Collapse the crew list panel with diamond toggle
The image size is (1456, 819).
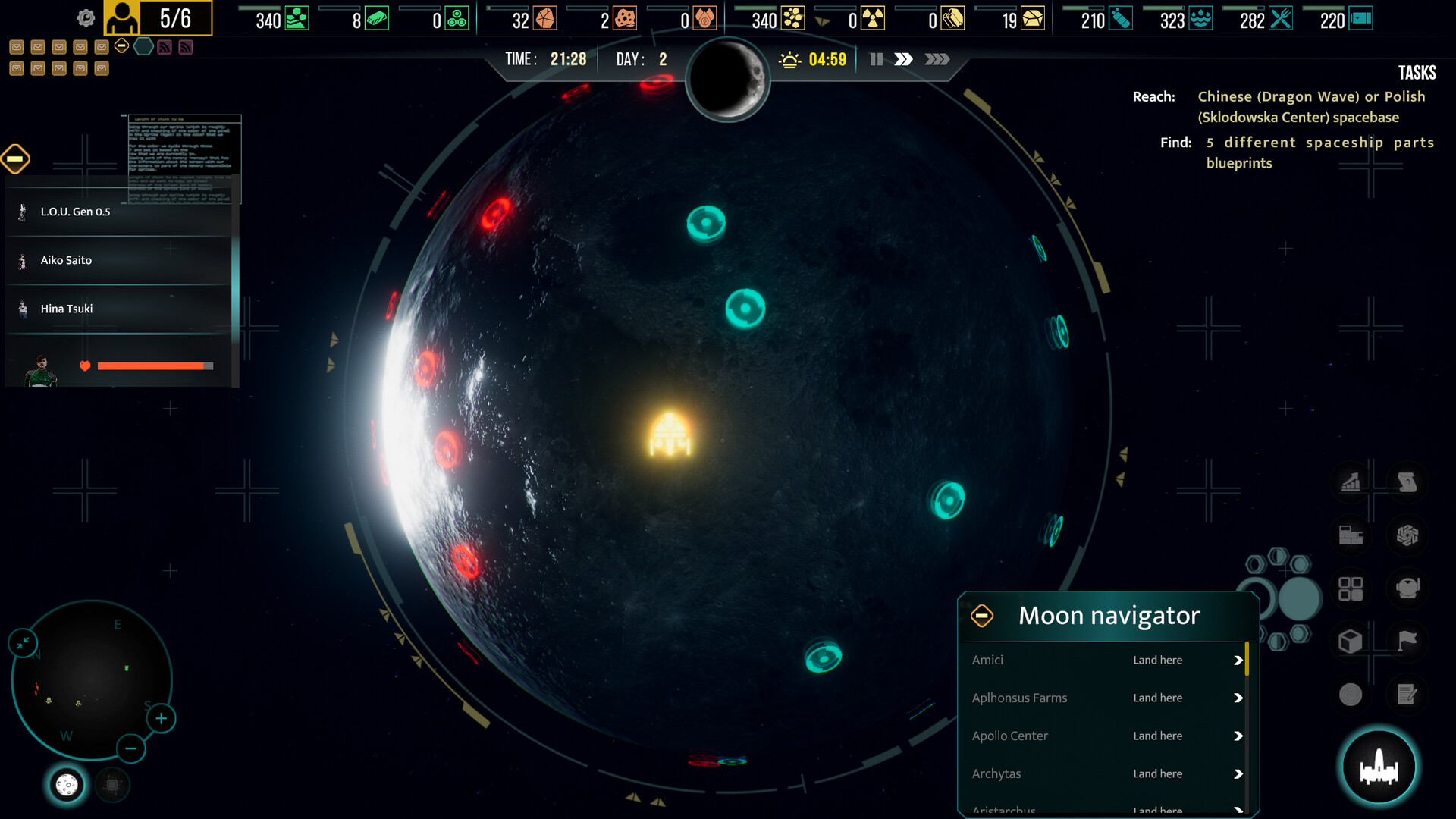pyautogui.click(x=15, y=158)
